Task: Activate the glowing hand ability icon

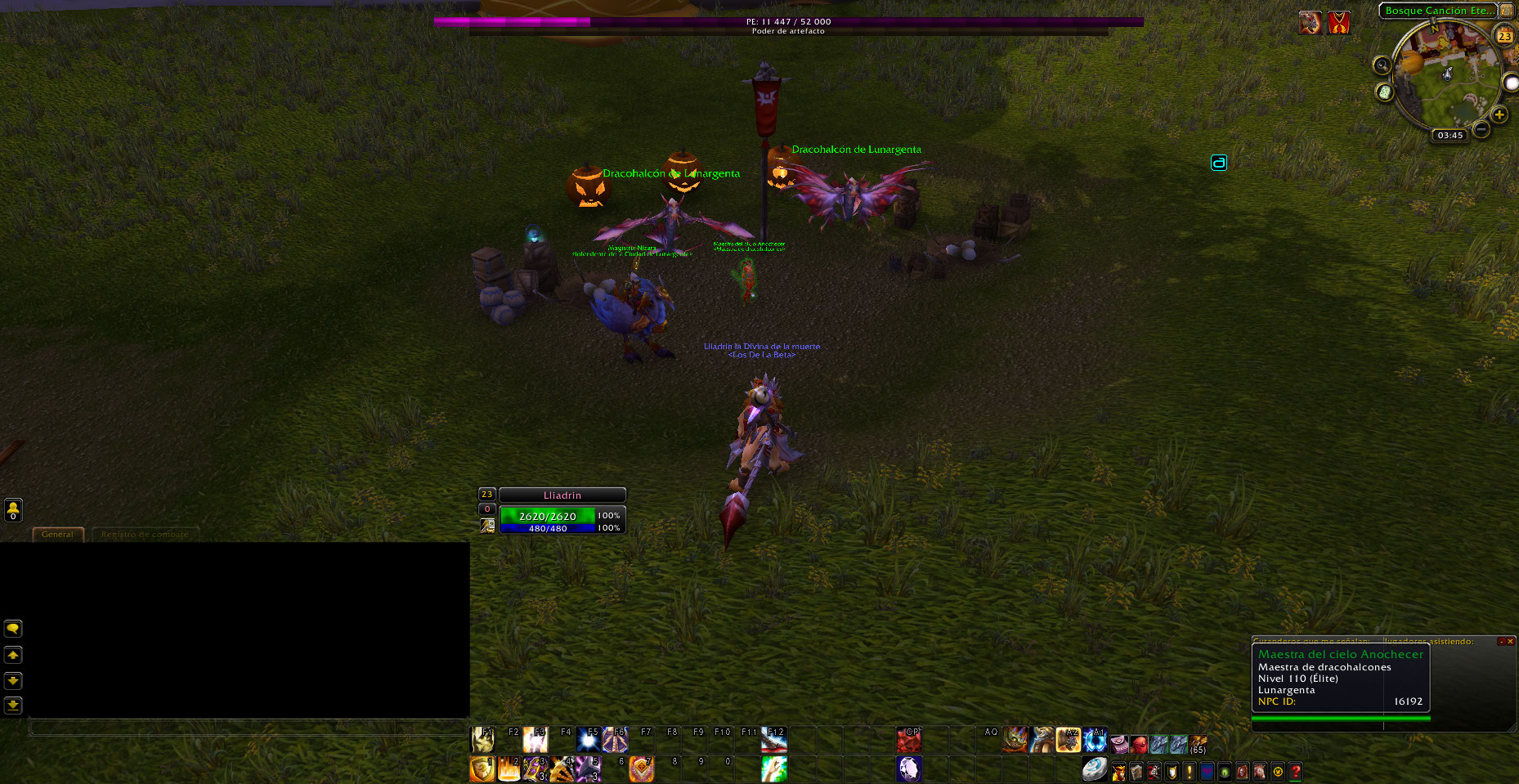Action: 773,769
